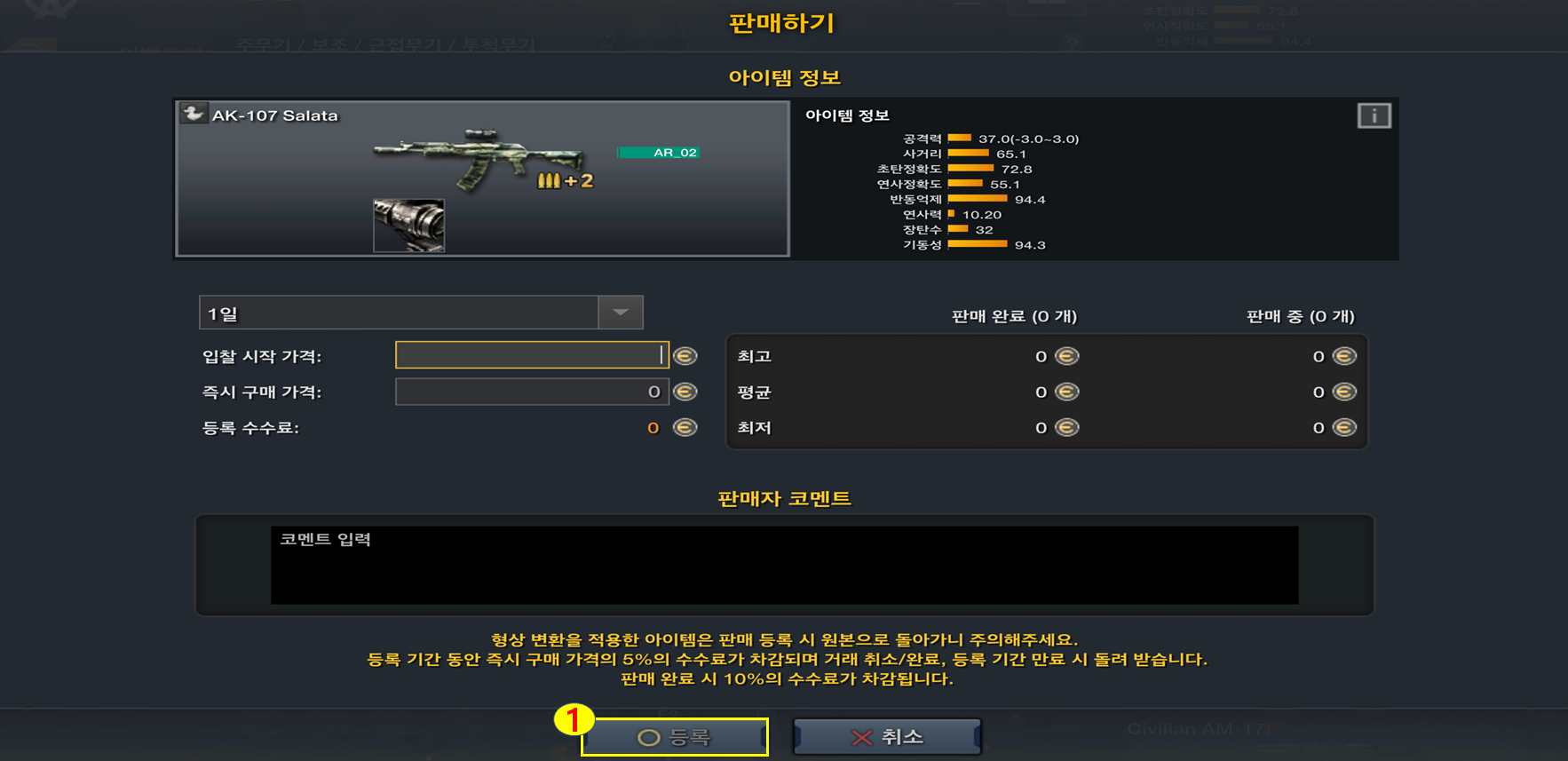The height and width of the screenshot is (761, 1568).
Task: Select the scope attachment thumbnail
Action: (x=408, y=225)
